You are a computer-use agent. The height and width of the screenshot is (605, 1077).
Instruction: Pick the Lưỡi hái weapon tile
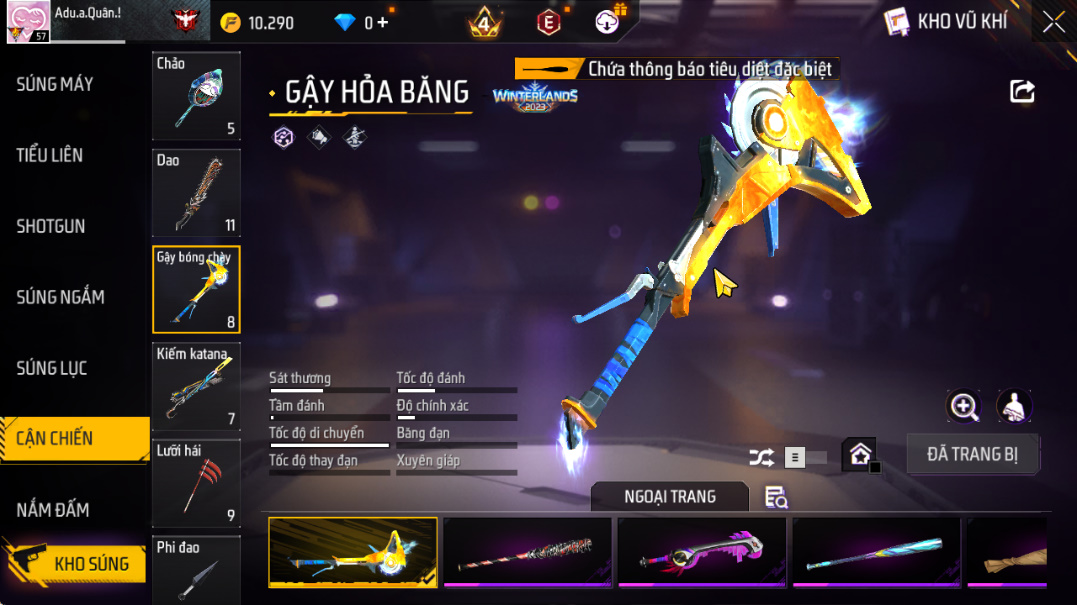tap(196, 483)
